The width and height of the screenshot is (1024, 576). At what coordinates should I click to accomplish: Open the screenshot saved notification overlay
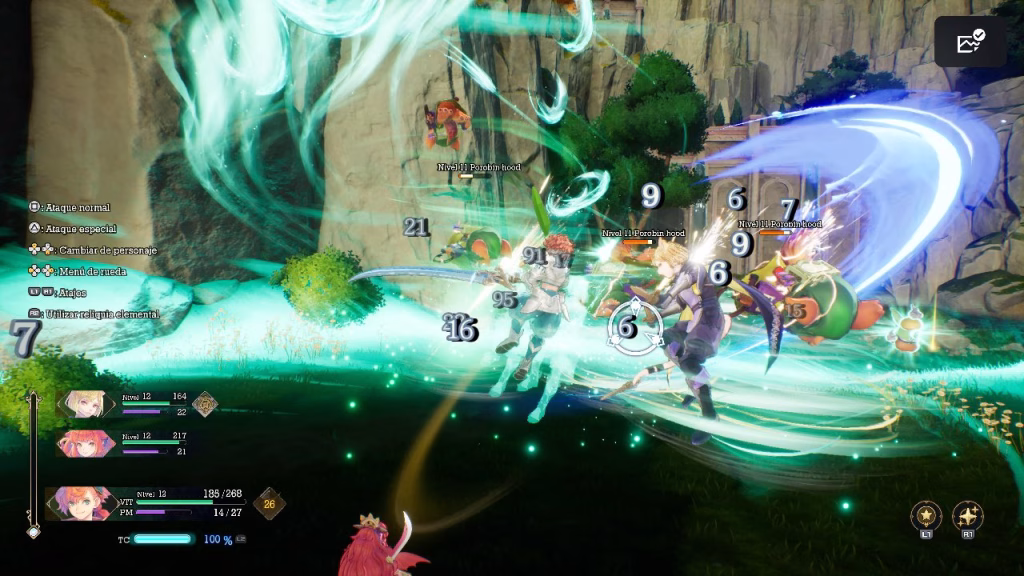tap(970, 42)
